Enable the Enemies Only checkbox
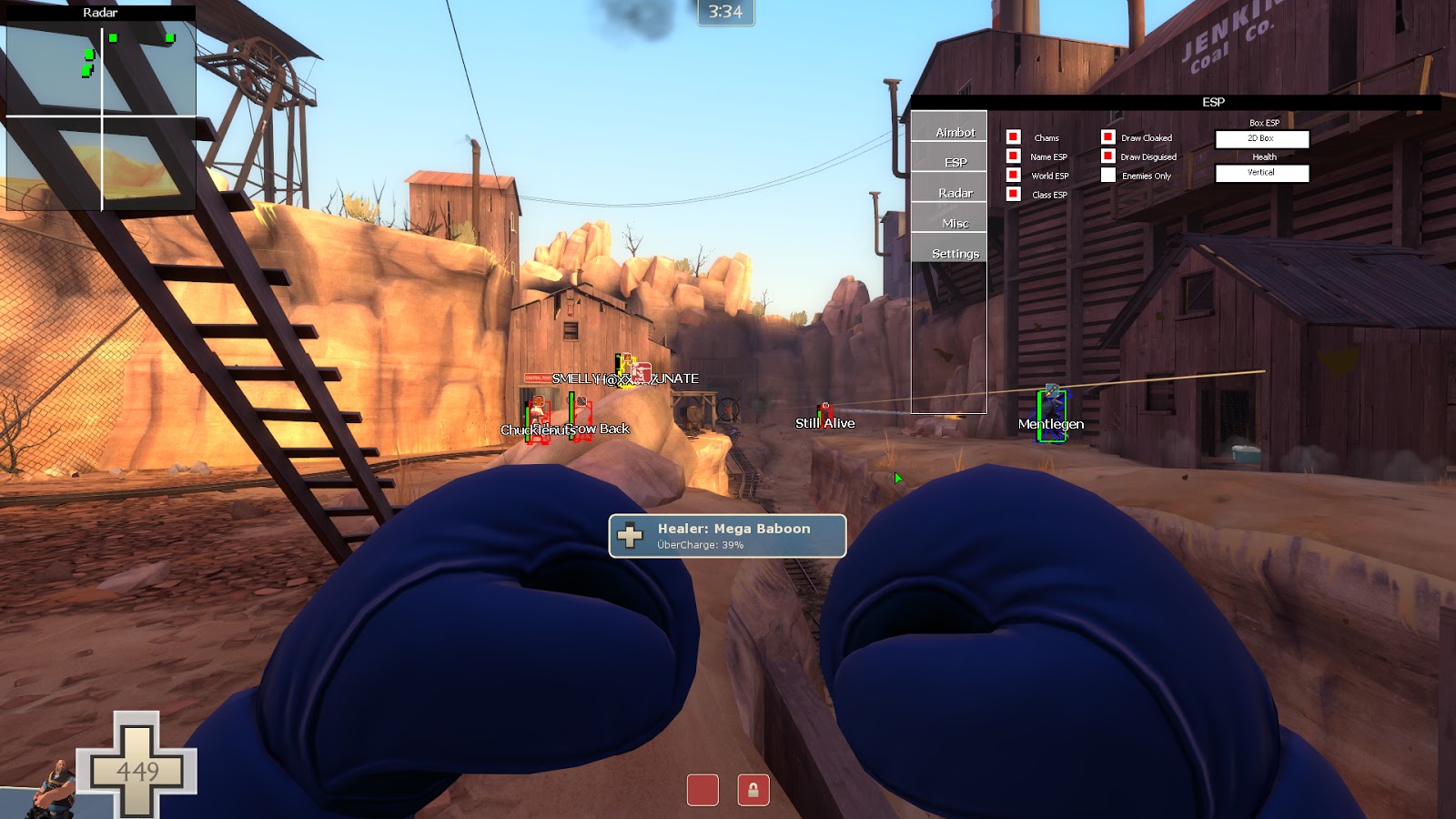Viewport: 1456px width, 819px height. tap(1107, 176)
